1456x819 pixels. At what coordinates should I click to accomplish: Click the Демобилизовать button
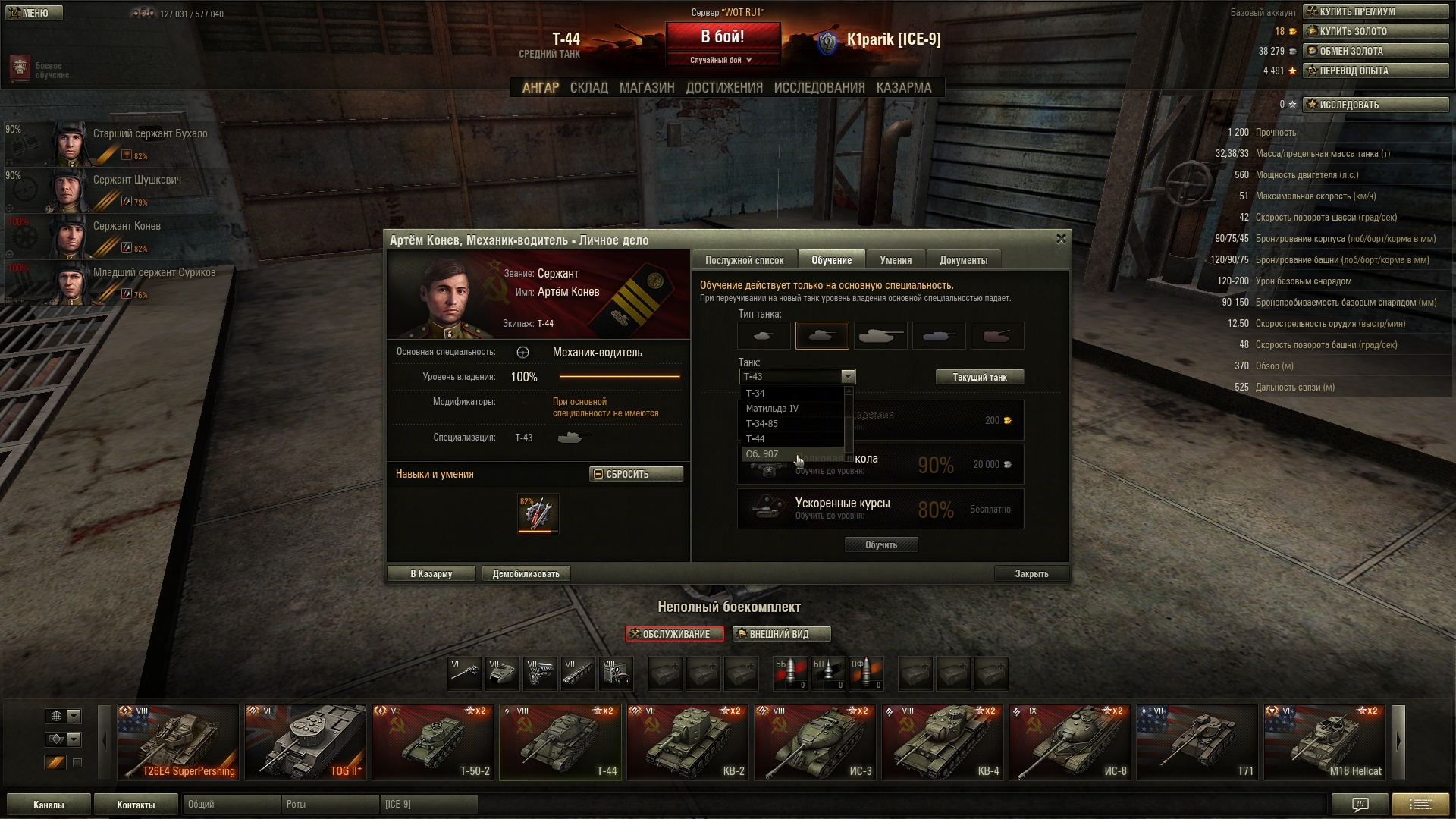526,574
